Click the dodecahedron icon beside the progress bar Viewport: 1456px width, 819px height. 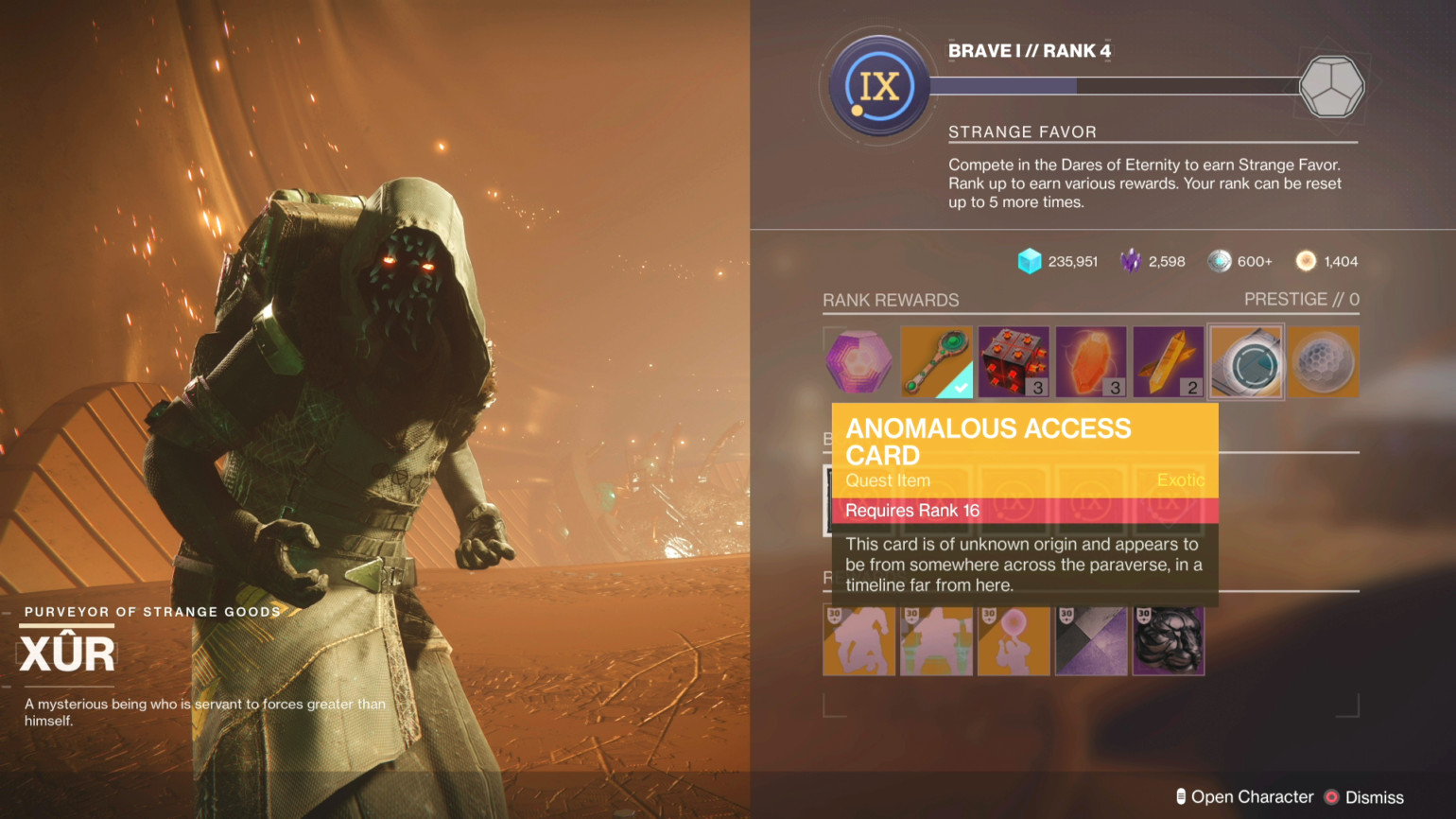click(x=1333, y=86)
